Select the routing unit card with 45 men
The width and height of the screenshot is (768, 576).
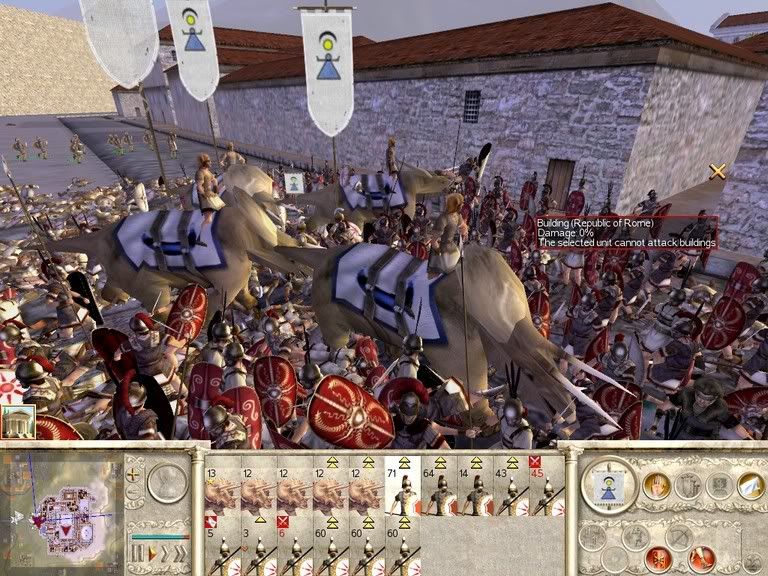click(546, 488)
